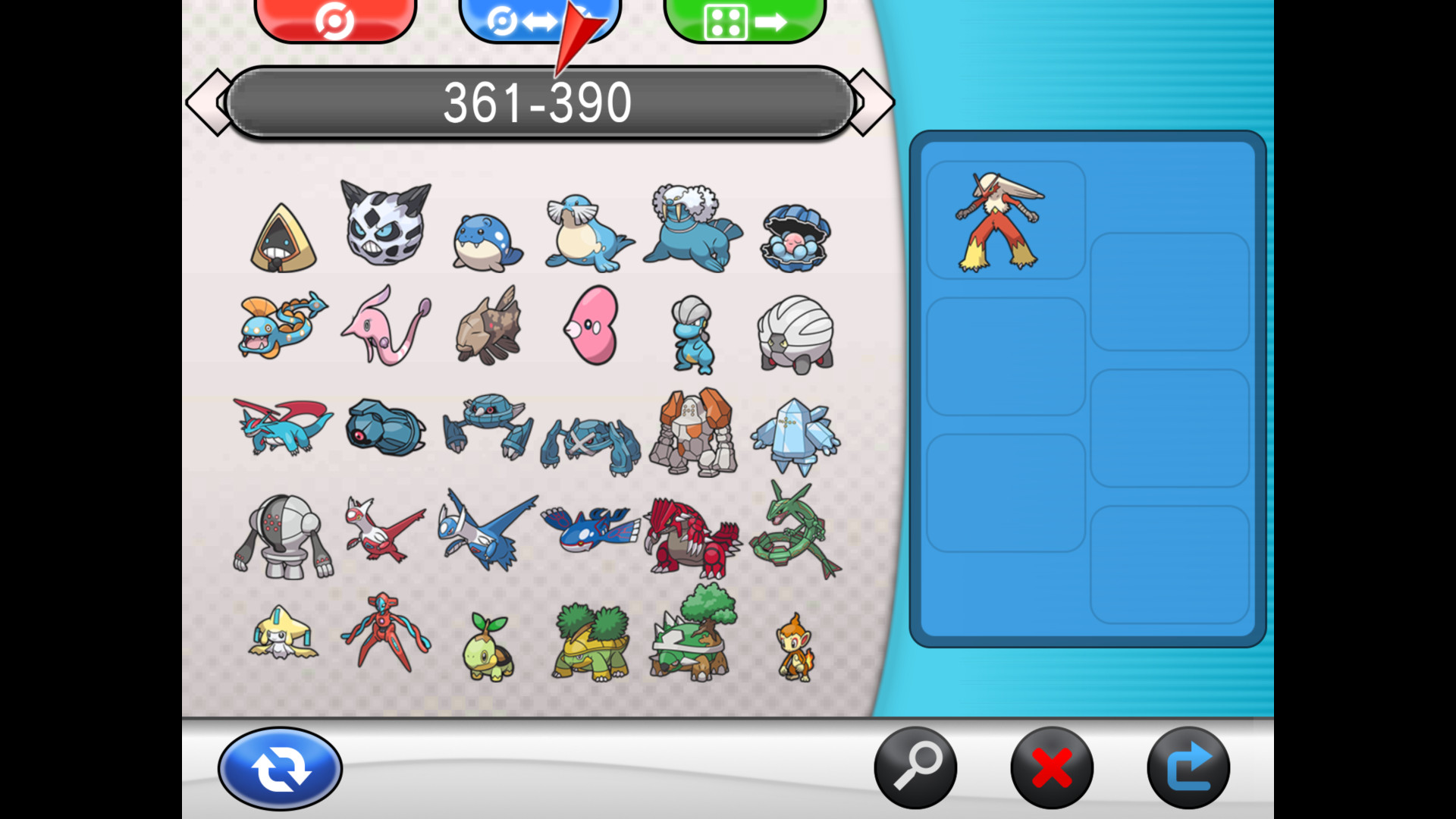
Task: Click Groudon's sprite in the grid
Action: pyautogui.click(x=690, y=535)
